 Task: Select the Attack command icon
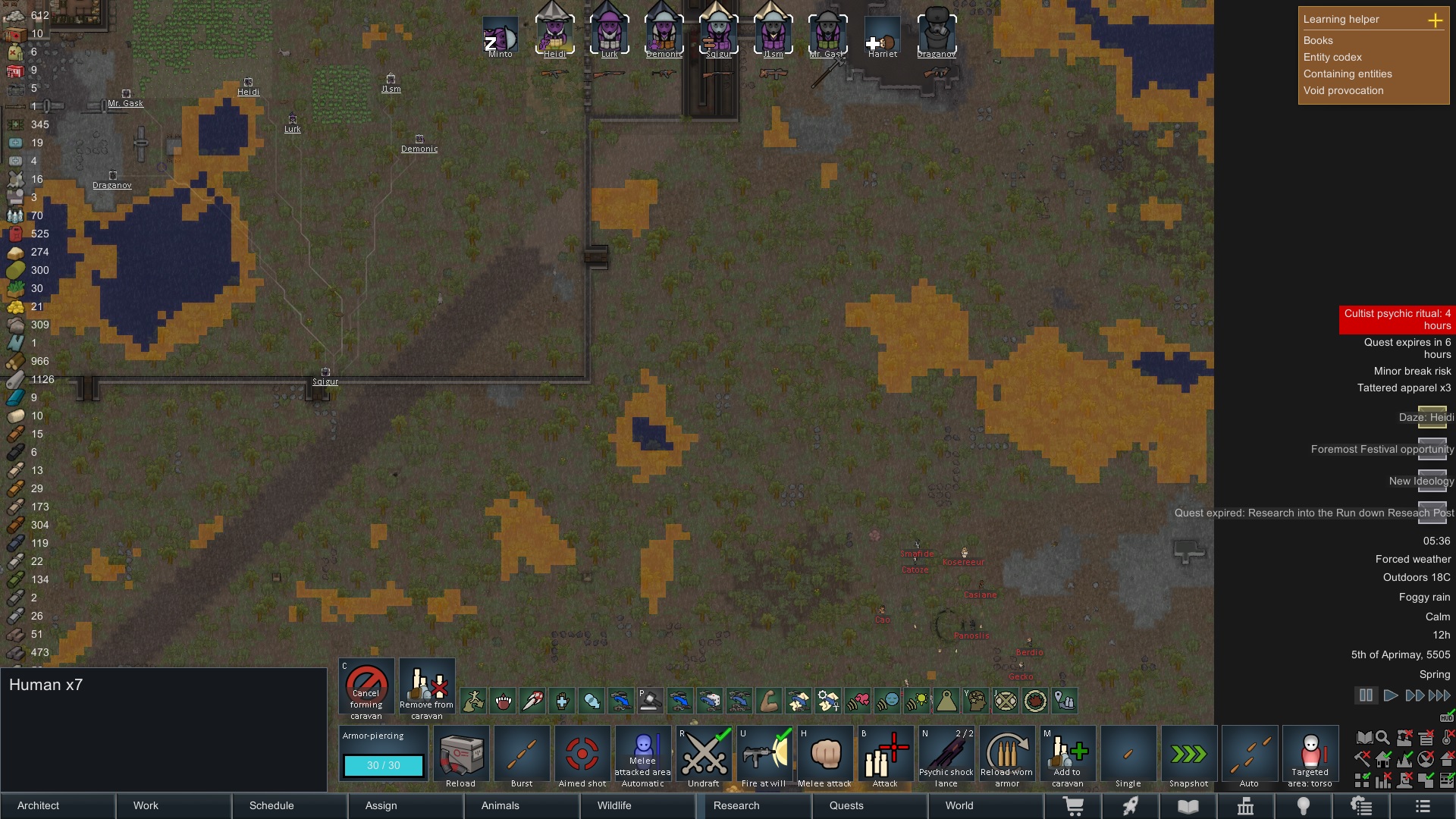pos(885,755)
